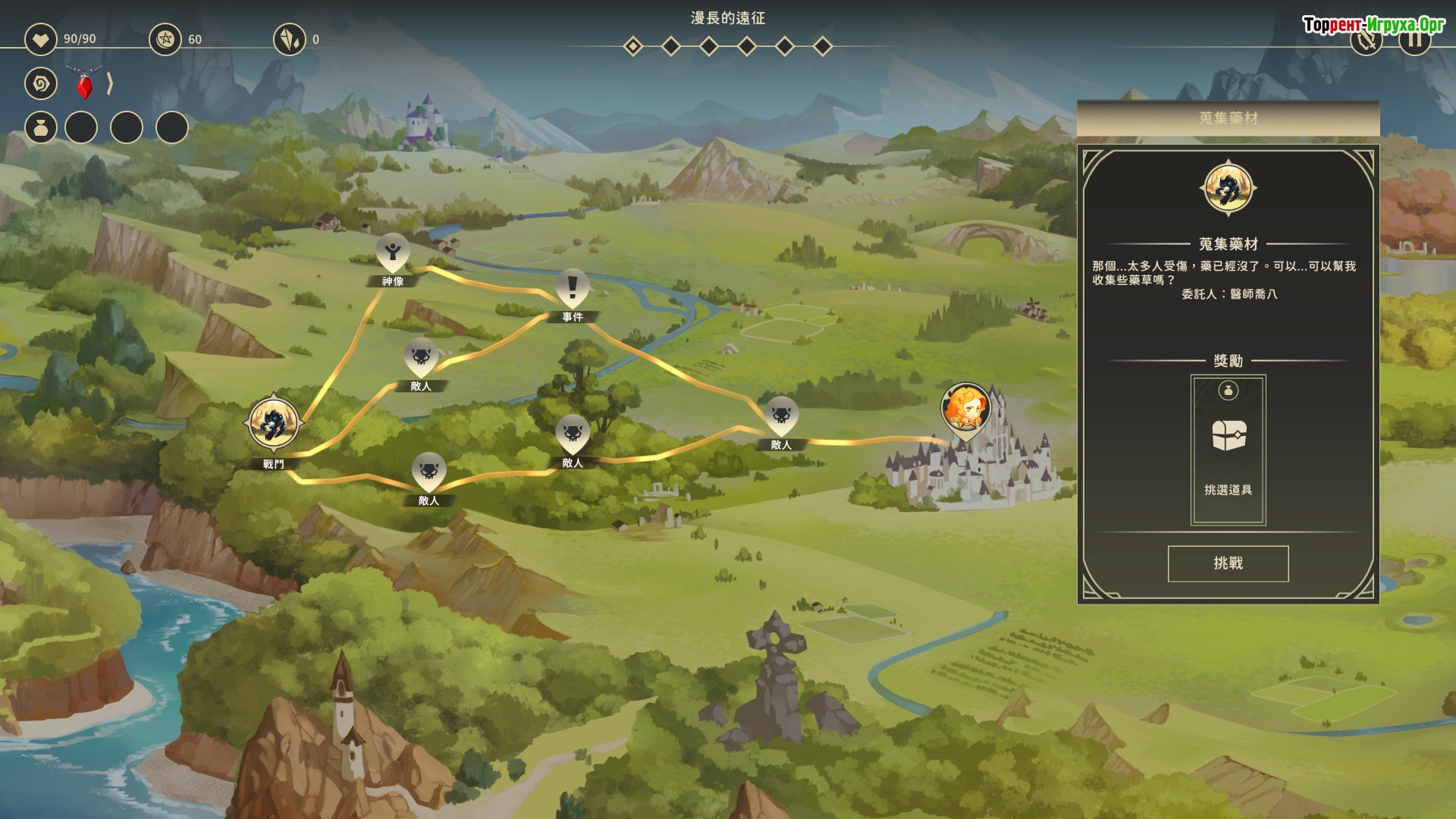The width and height of the screenshot is (1456, 819).
Task: Open the item pouch icon
Action: click(41, 127)
